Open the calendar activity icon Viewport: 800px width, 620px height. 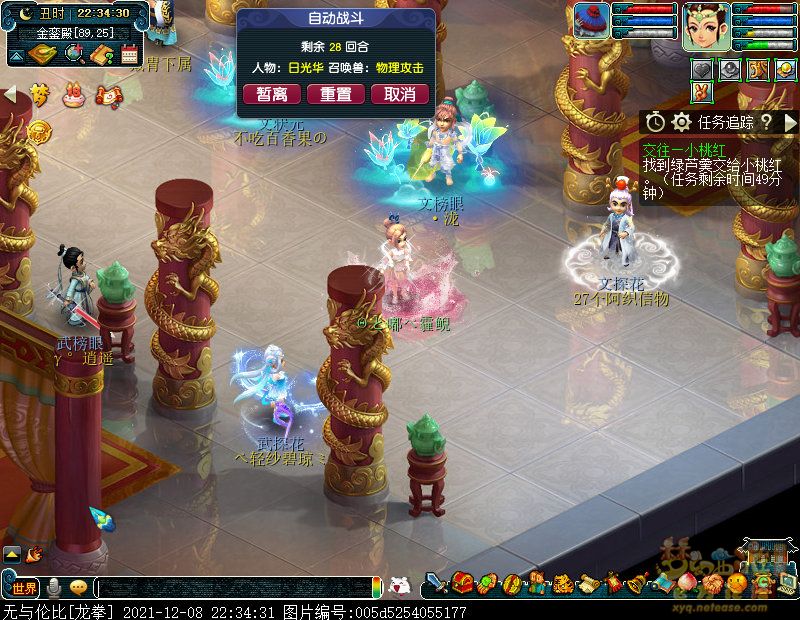(129, 54)
